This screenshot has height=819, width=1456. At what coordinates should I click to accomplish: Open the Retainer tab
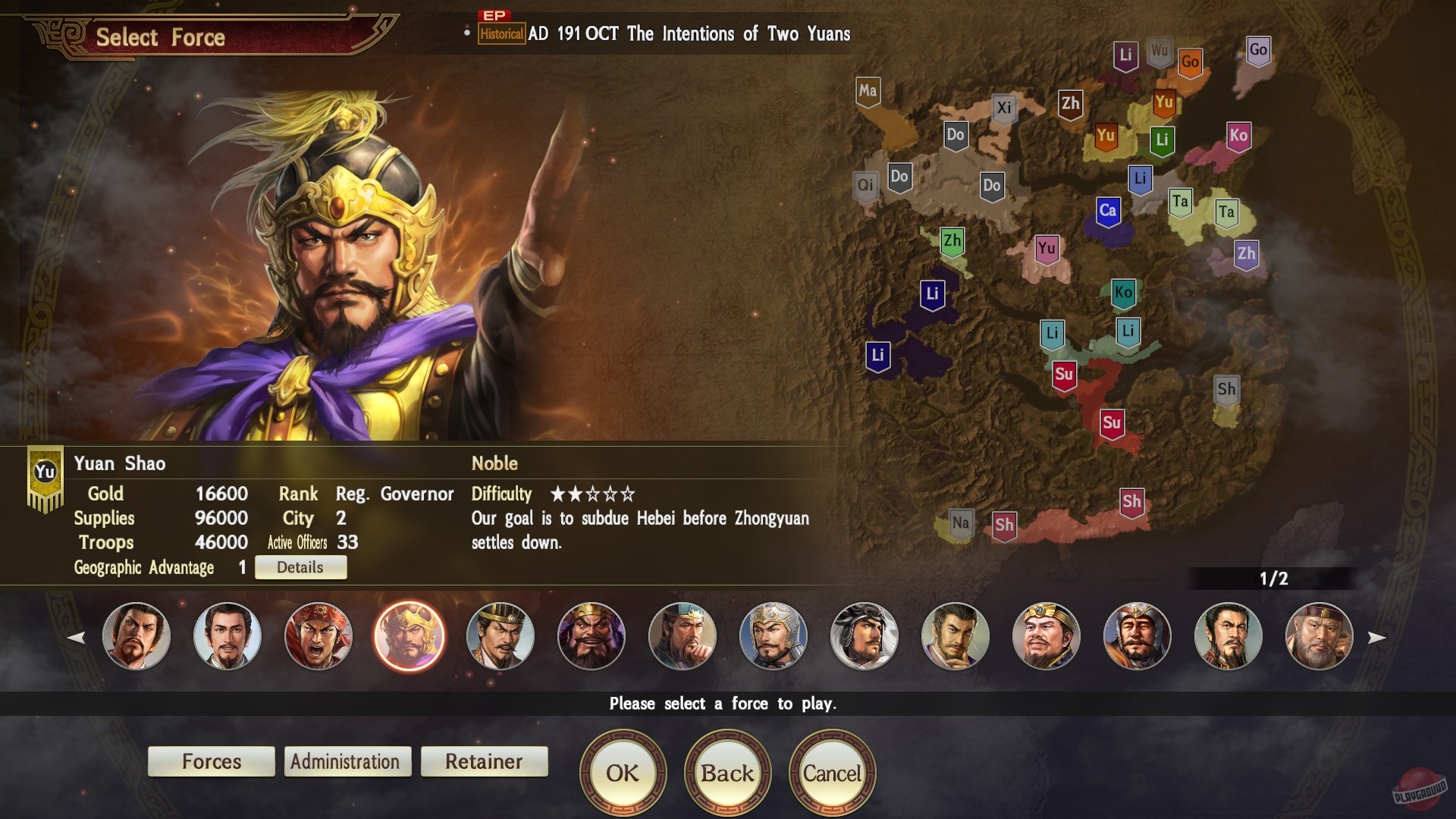pyautogui.click(x=484, y=761)
